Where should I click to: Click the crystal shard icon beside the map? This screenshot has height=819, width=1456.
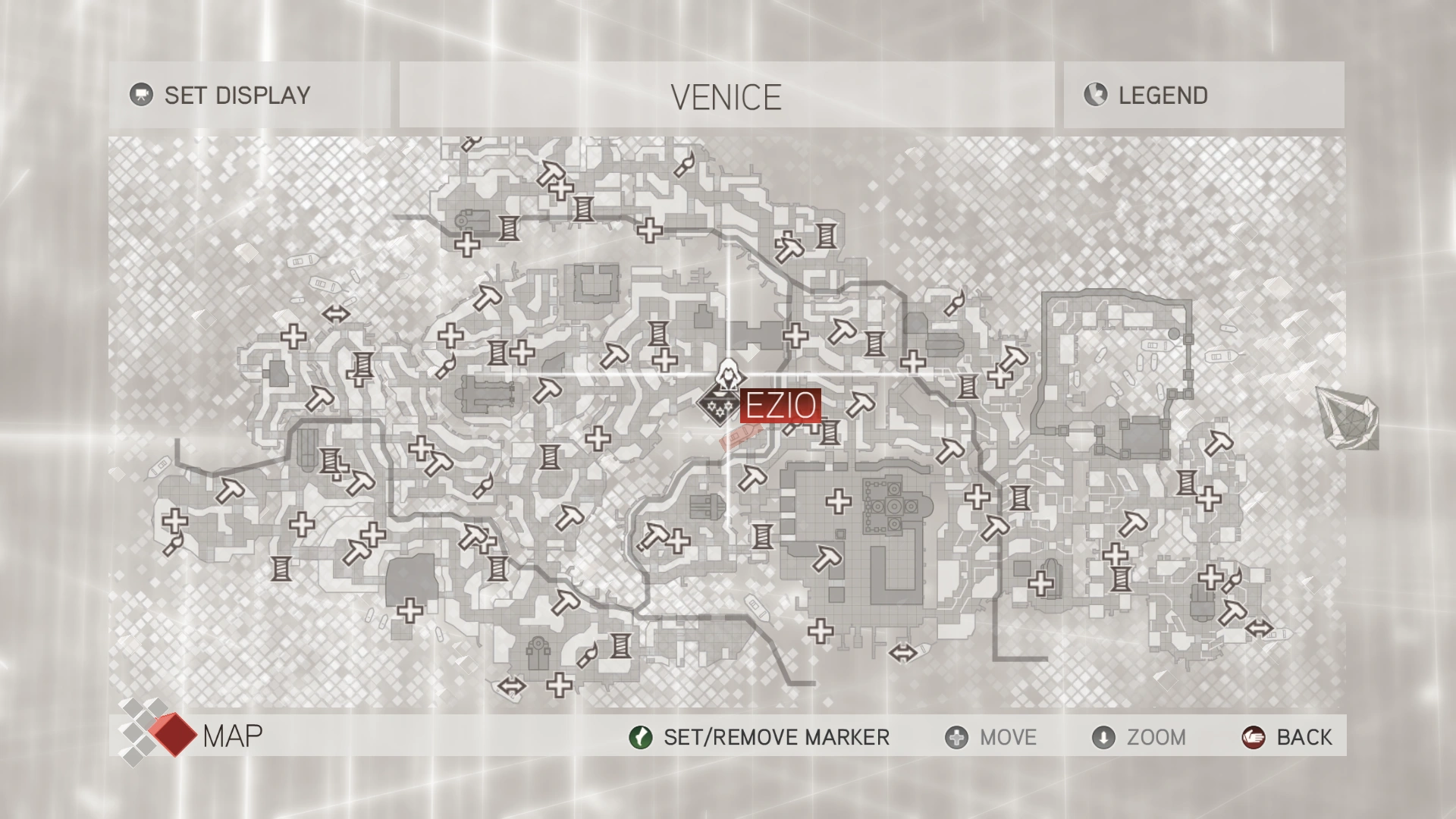point(1348,418)
